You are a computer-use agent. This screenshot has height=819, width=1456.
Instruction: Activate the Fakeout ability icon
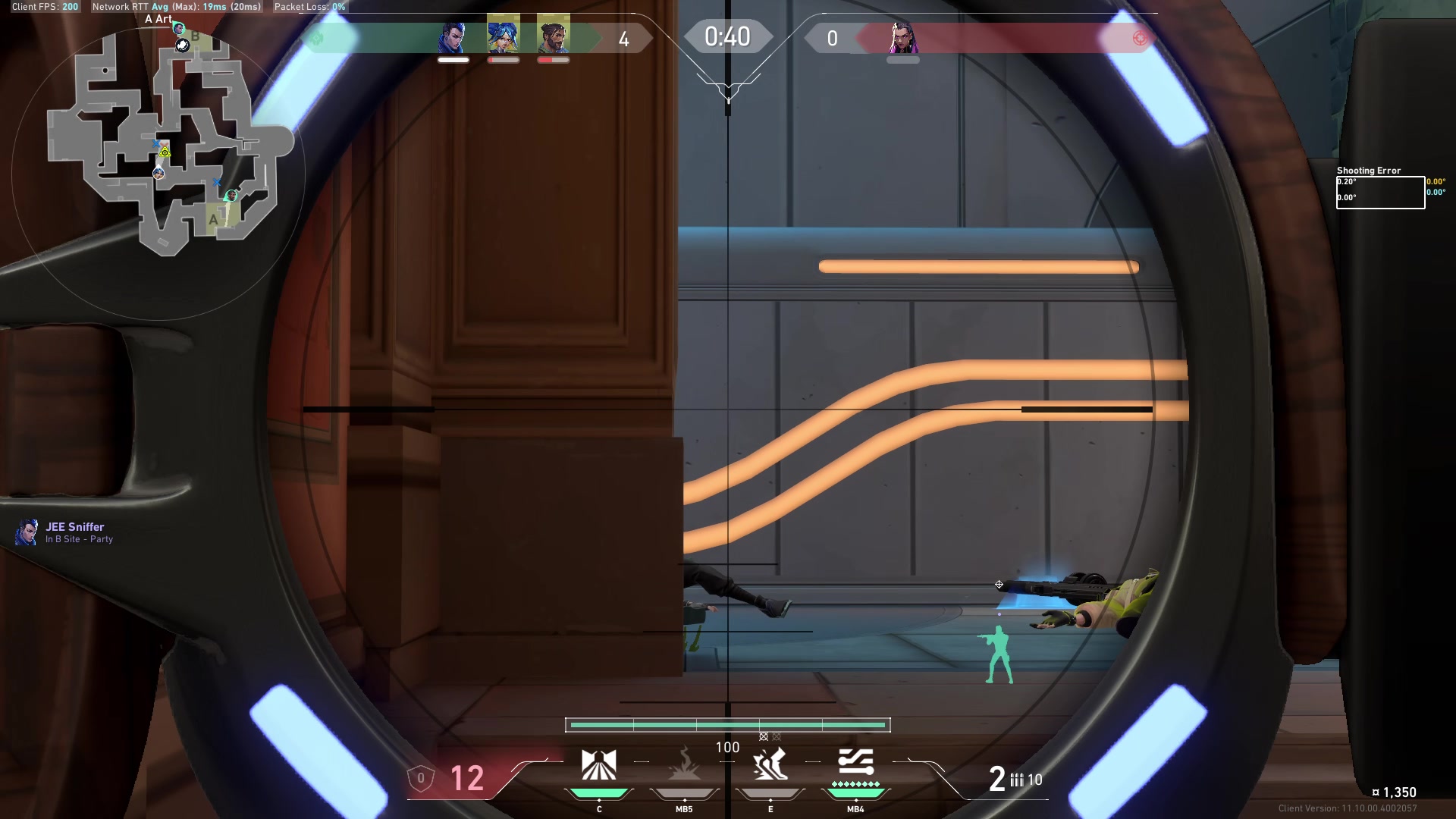pos(599,765)
